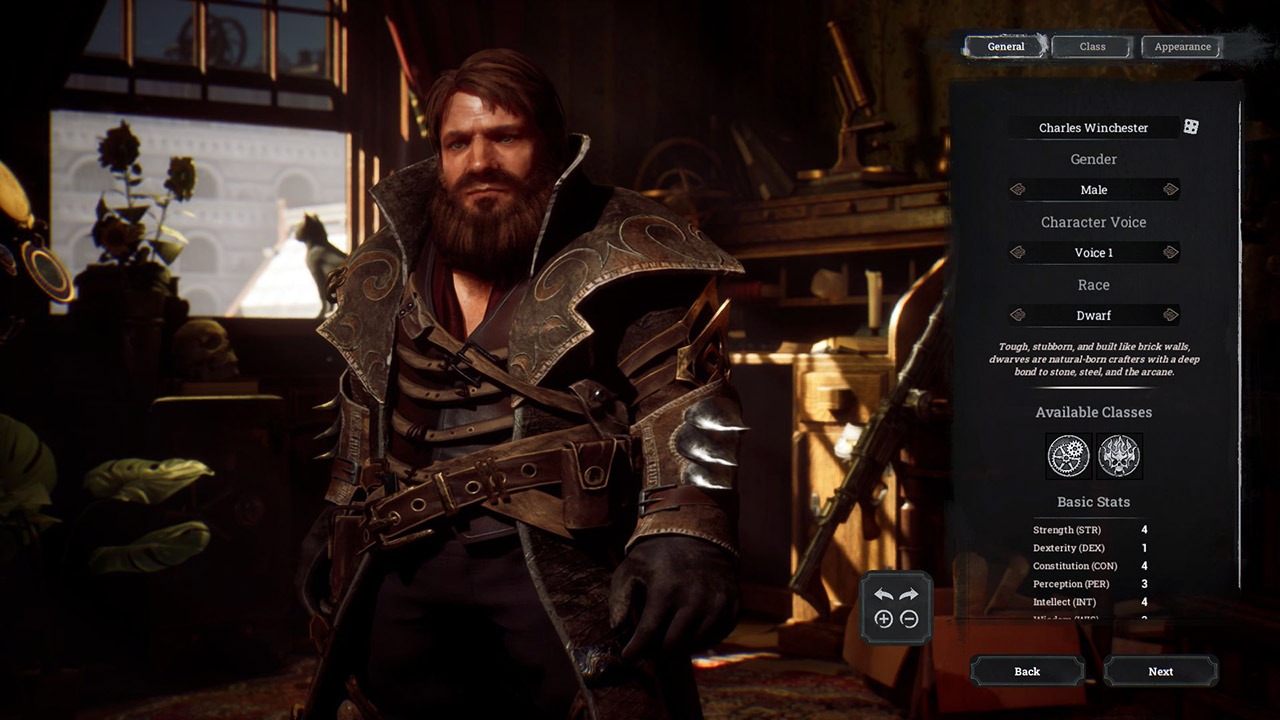Switch to the Appearance tab
Image resolution: width=1280 pixels, height=720 pixels.
(x=1182, y=47)
